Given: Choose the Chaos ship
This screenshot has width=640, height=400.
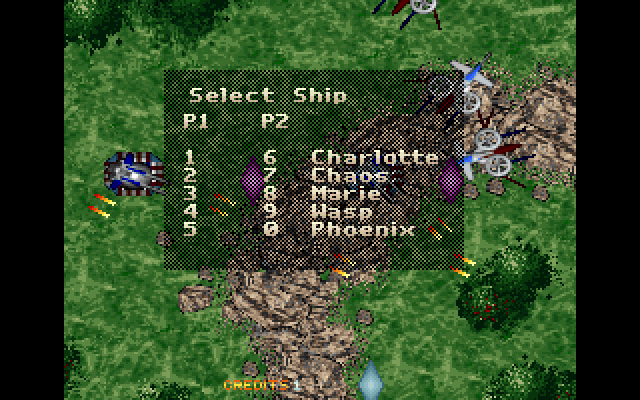Looking at the screenshot, I should pos(352,176).
